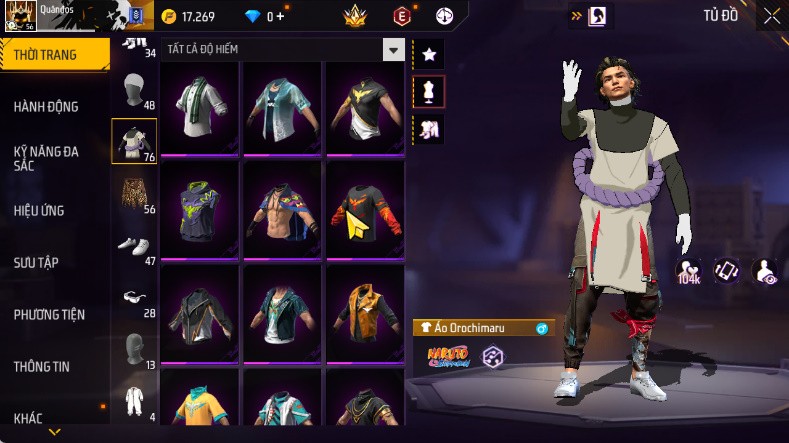789x443 pixels.
Task: Open the THÔNG TIN section
Action: pos(42,367)
